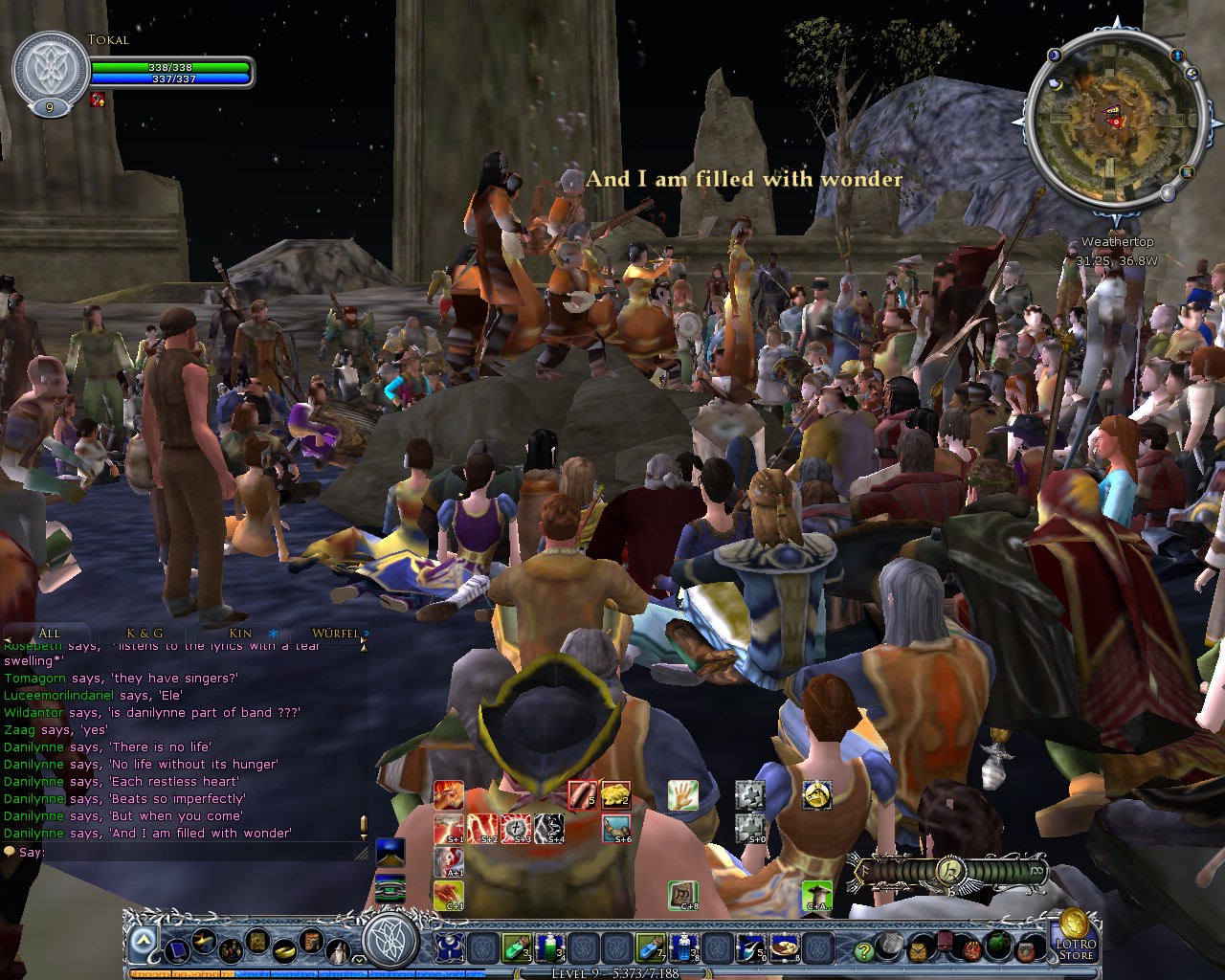Screen dimensions: 1225x980
Task: Select the horse mount quickslot icon
Action: tap(818, 796)
